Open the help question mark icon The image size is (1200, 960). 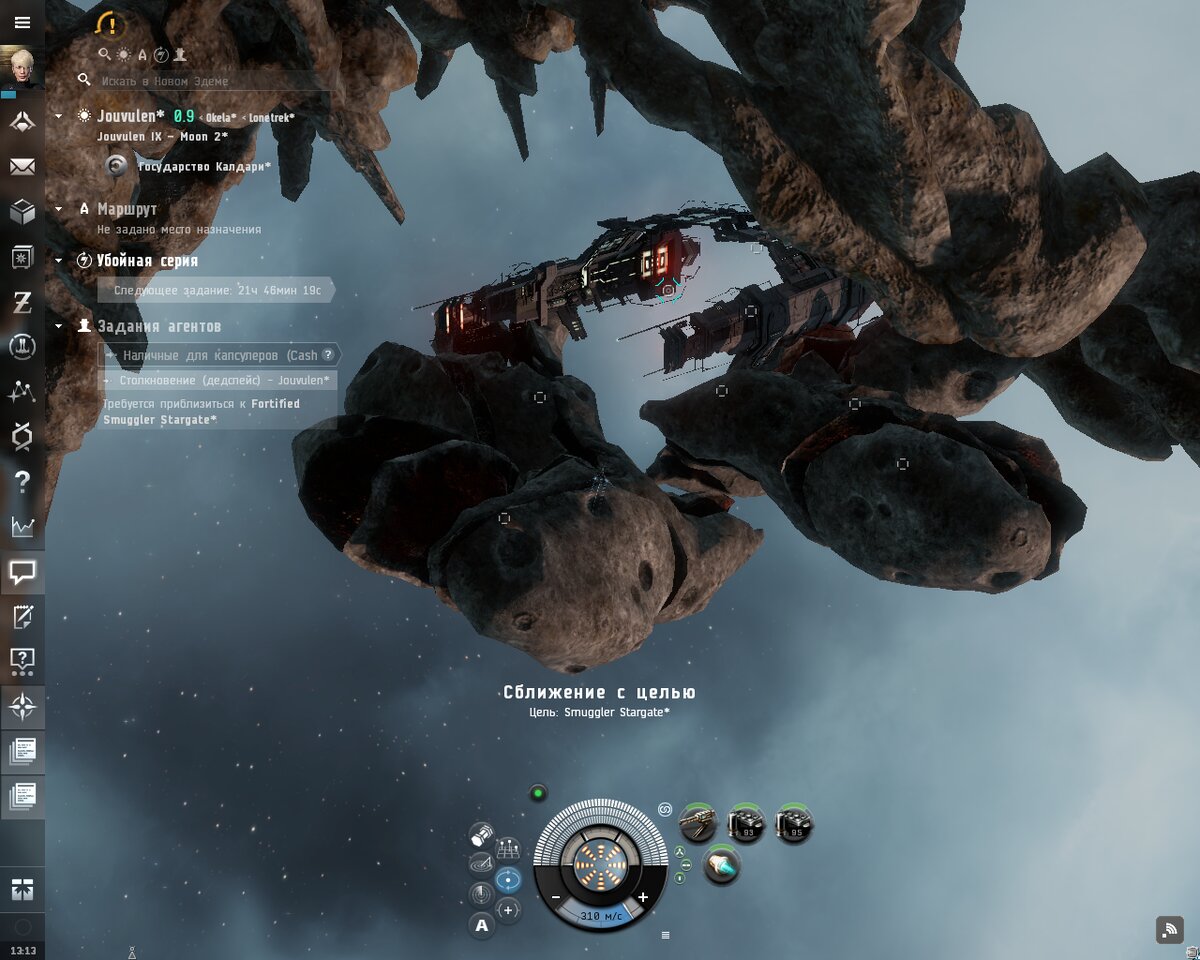point(22,481)
